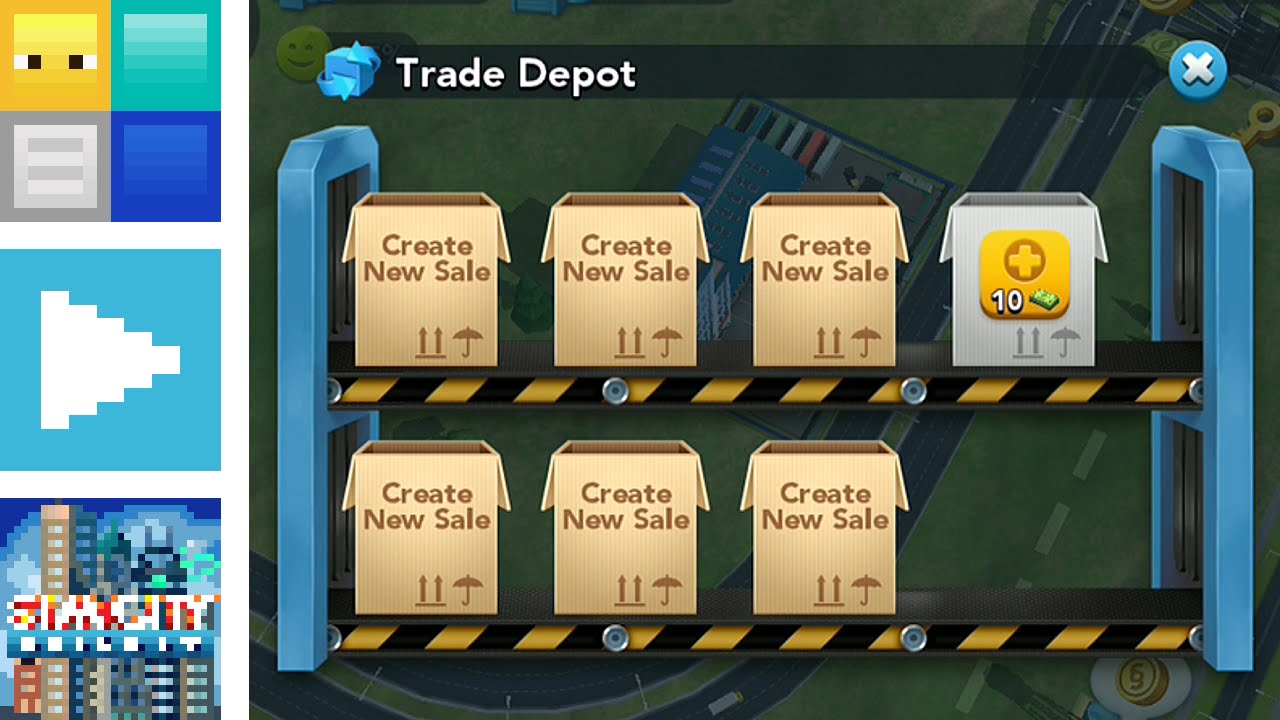Close the Trade Depot window
The height and width of the screenshot is (720, 1280).
[1199, 71]
